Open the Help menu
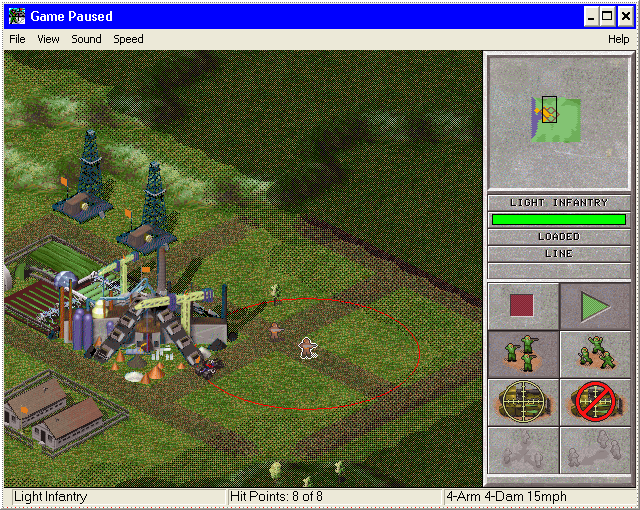The width and height of the screenshot is (640, 510). point(618,39)
